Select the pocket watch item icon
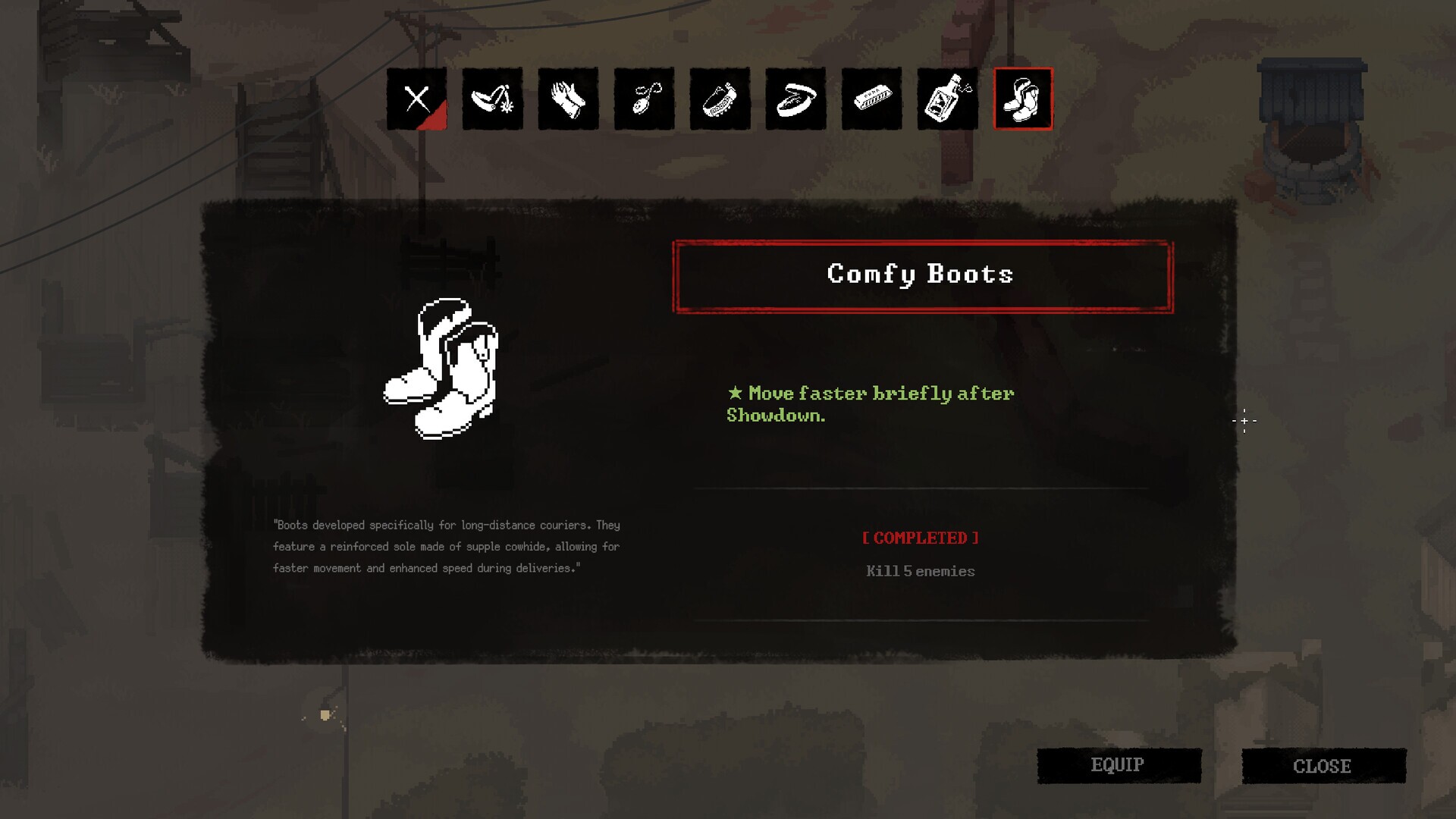This screenshot has width=1456, height=819. pos(644,99)
